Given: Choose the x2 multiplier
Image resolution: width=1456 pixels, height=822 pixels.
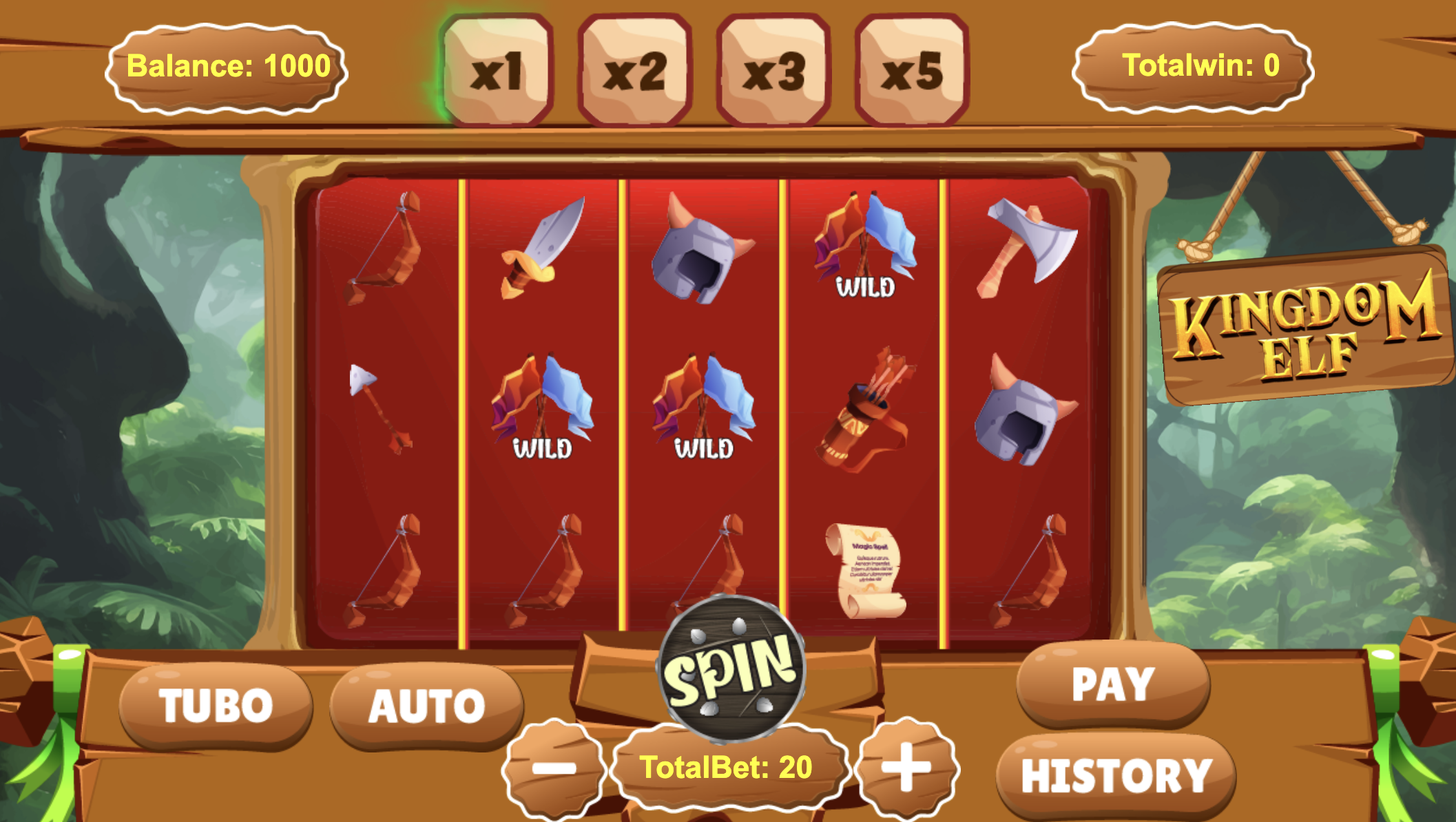Looking at the screenshot, I should coord(634,70).
